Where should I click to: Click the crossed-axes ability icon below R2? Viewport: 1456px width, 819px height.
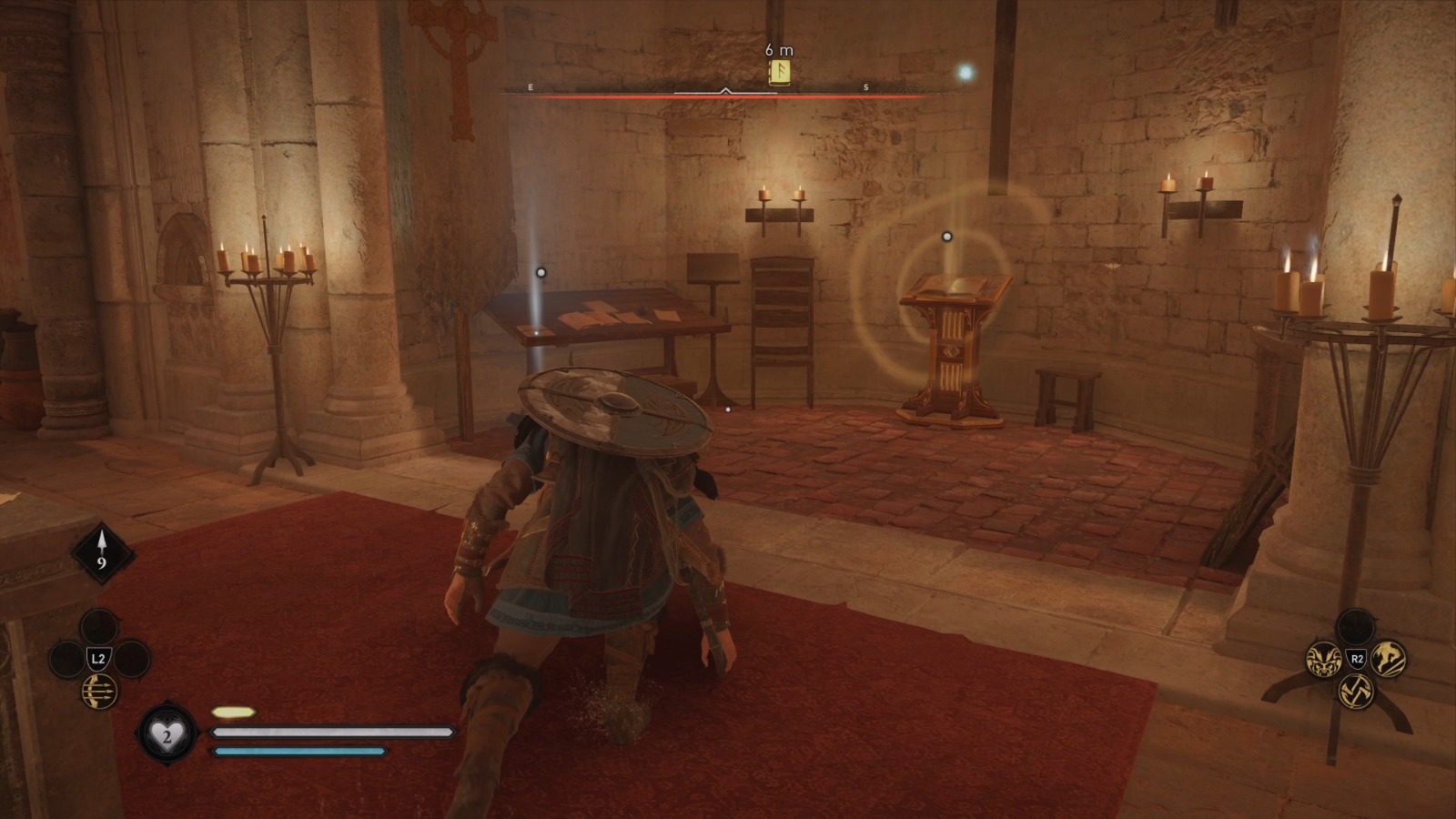click(1357, 693)
